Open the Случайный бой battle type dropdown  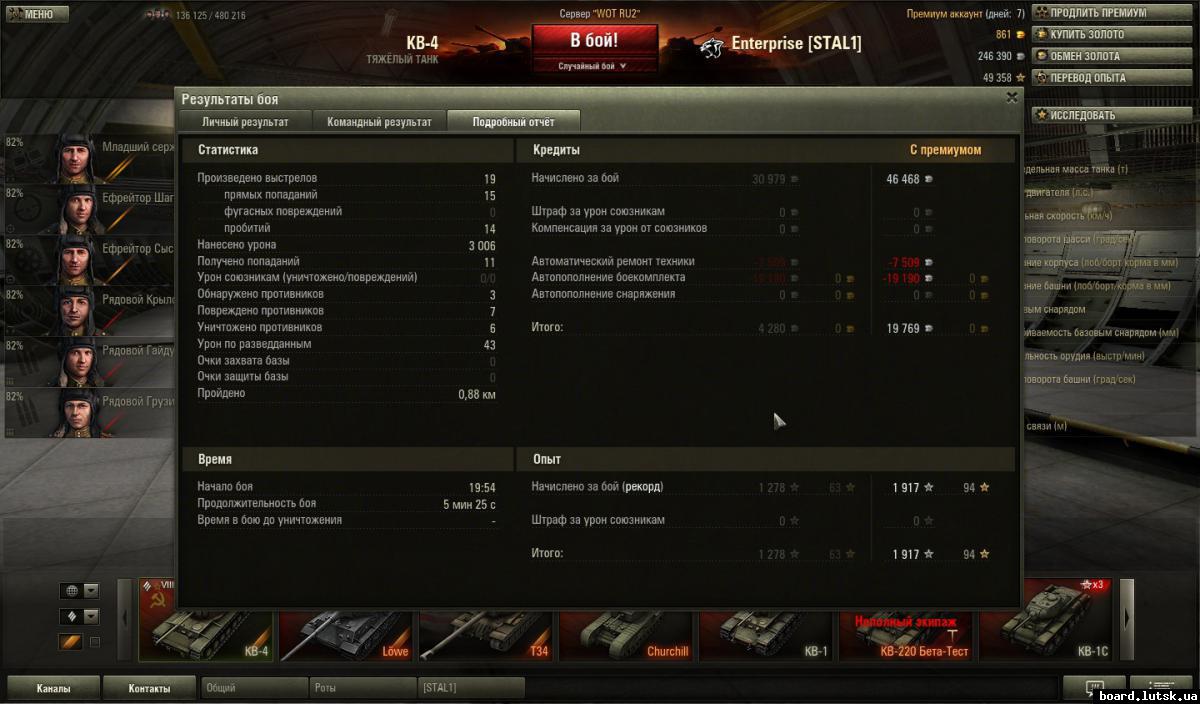(x=594, y=66)
